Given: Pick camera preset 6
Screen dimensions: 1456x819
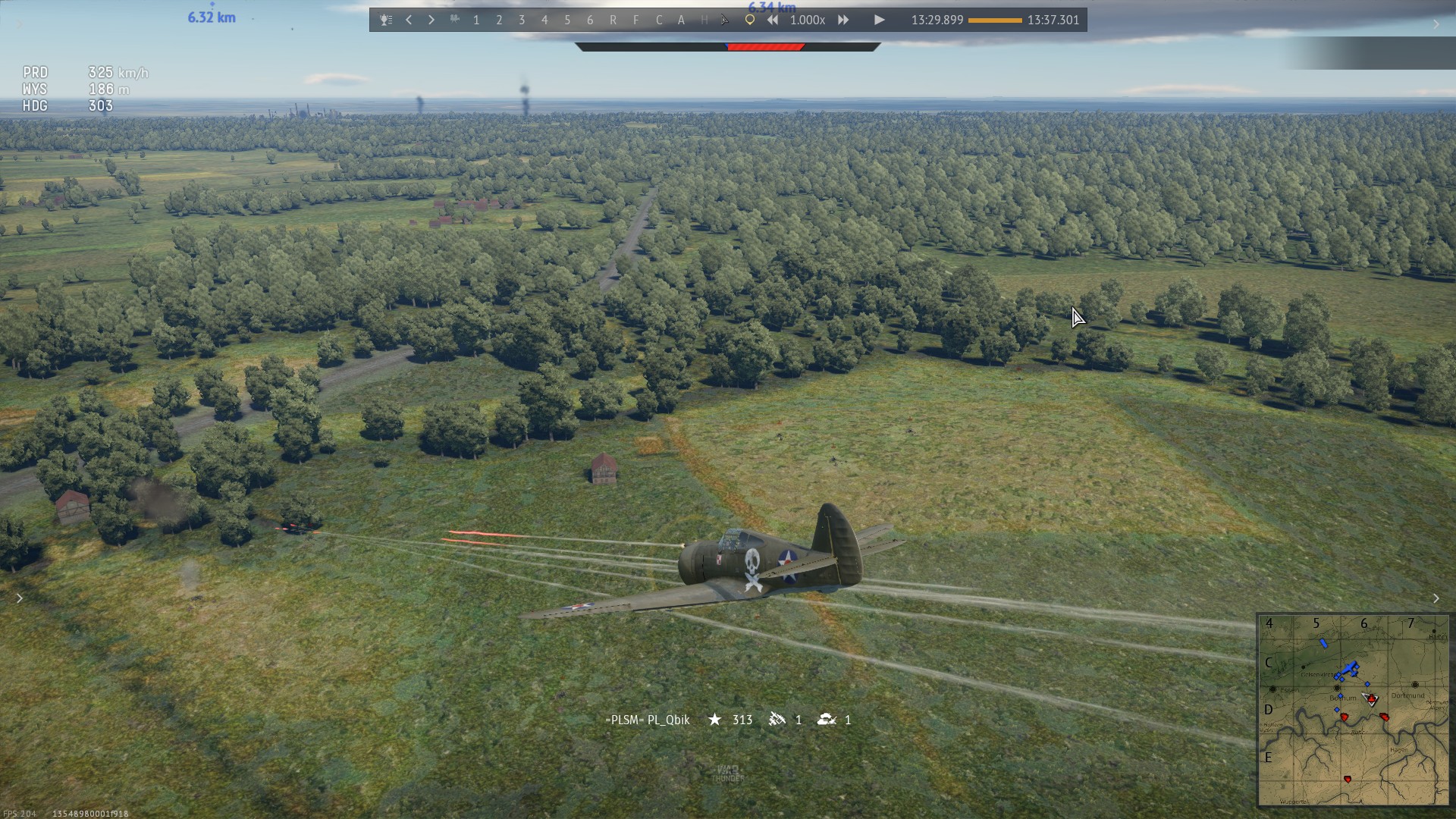Looking at the screenshot, I should [590, 20].
